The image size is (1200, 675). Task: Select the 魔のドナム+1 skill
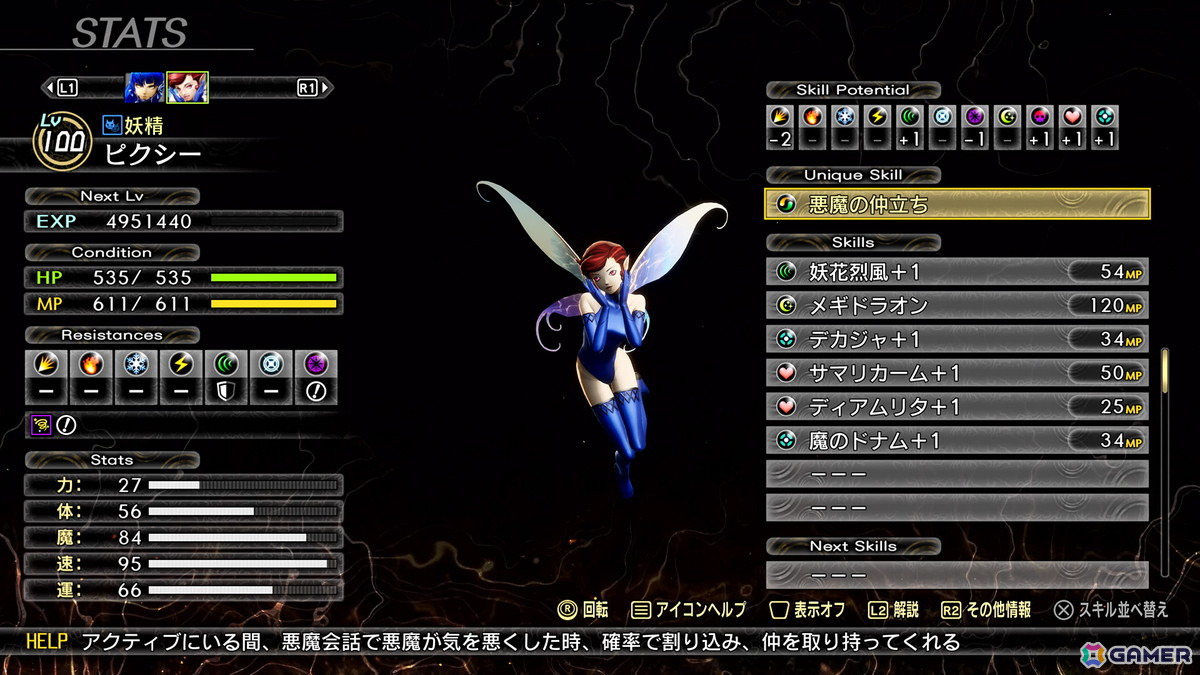pyautogui.click(x=957, y=440)
